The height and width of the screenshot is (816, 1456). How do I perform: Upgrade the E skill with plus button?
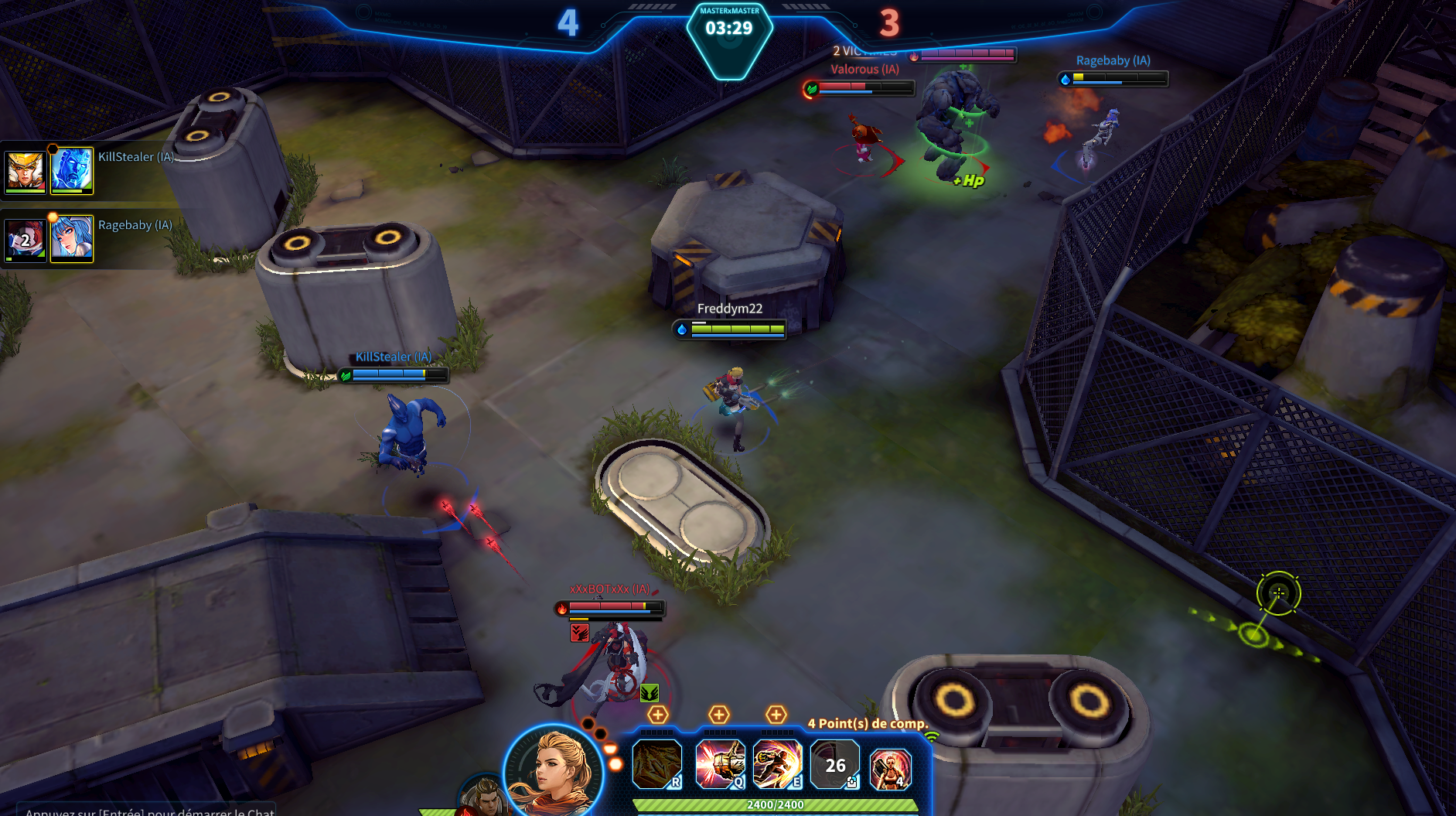[776, 715]
